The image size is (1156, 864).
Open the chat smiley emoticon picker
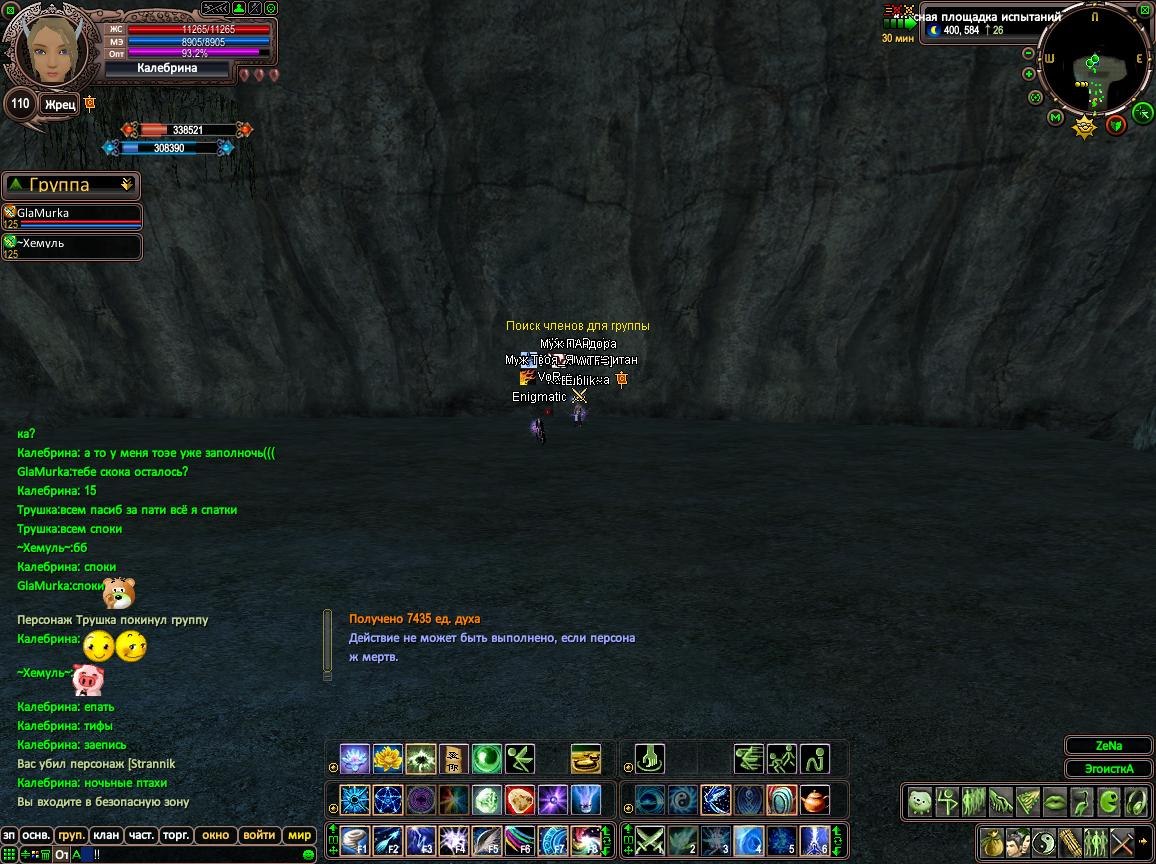click(309, 855)
